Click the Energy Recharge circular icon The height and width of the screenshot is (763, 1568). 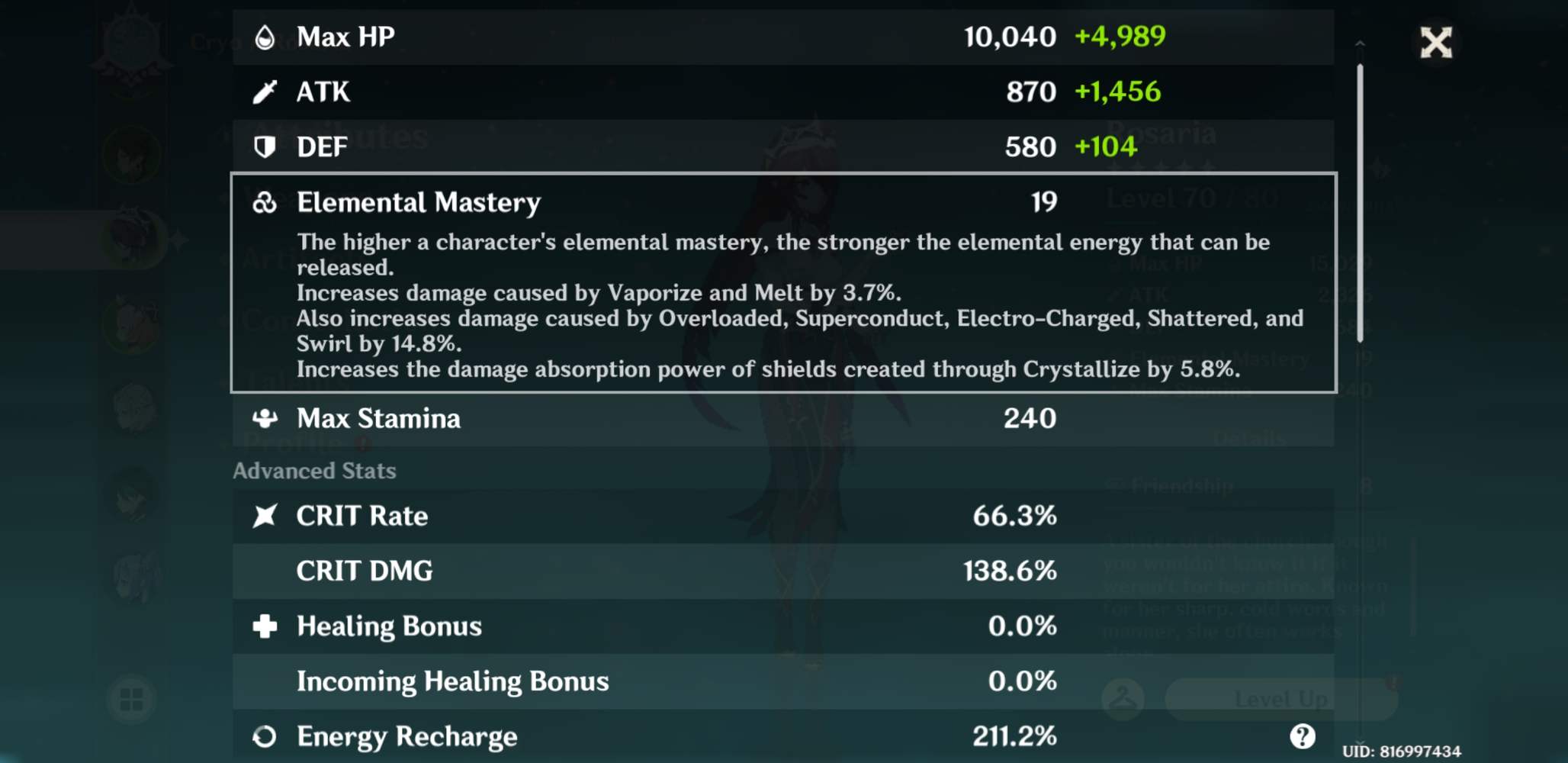(266, 736)
